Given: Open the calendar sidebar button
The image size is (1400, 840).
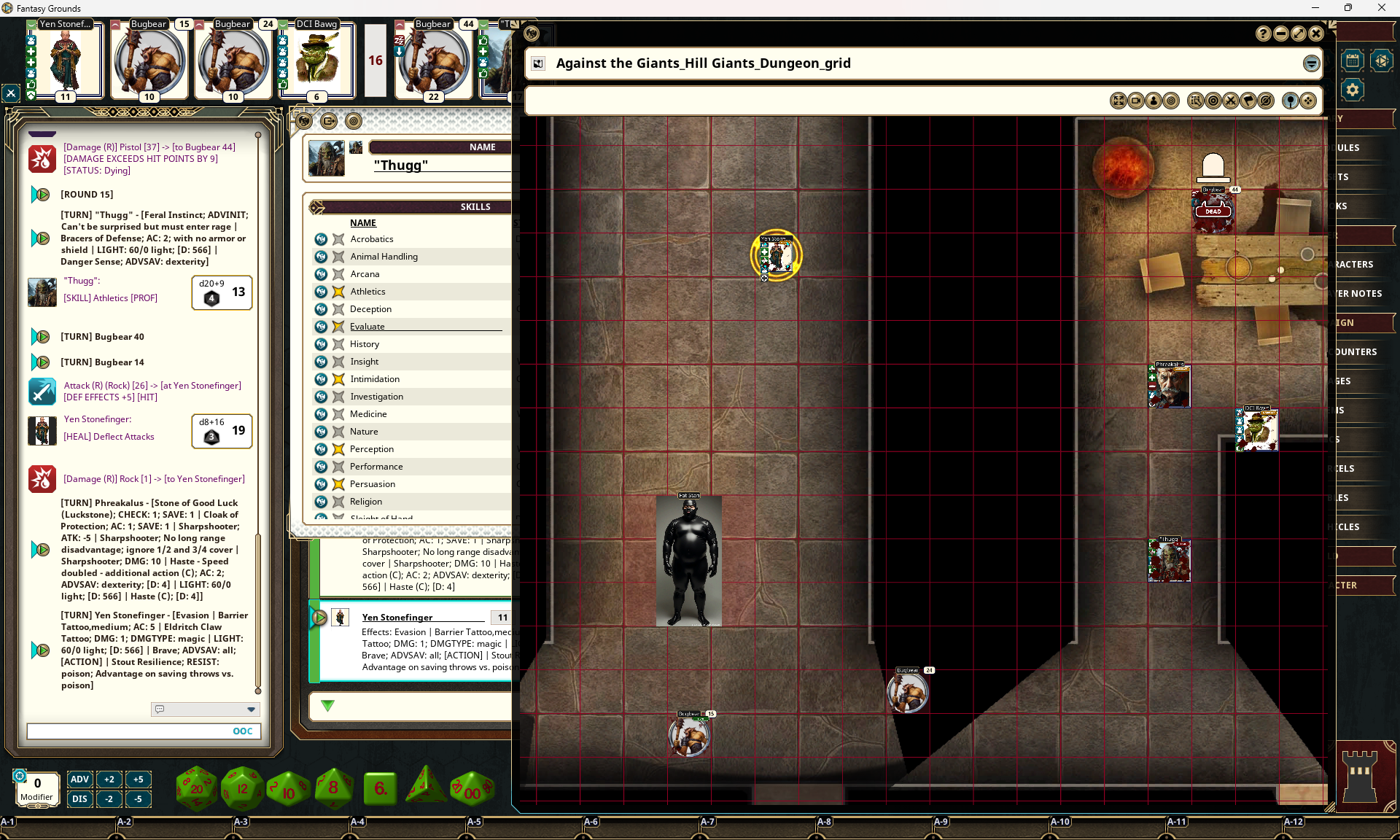Looking at the screenshot, I should (x=1353, y=61).
